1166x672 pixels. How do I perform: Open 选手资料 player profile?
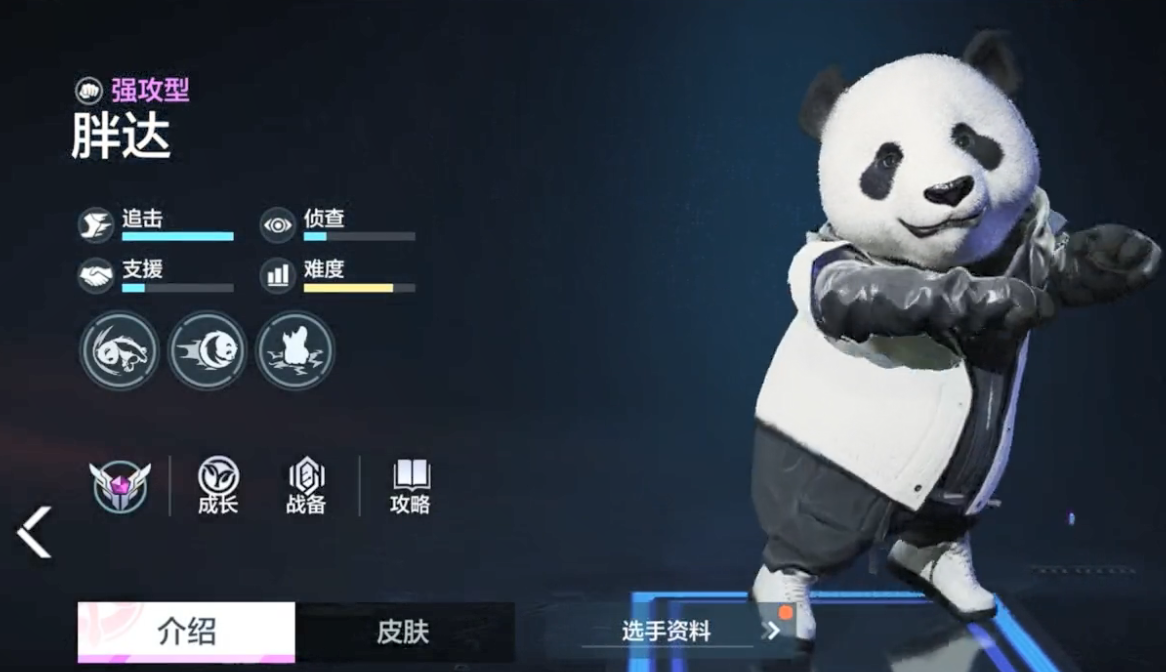[680, 631]
